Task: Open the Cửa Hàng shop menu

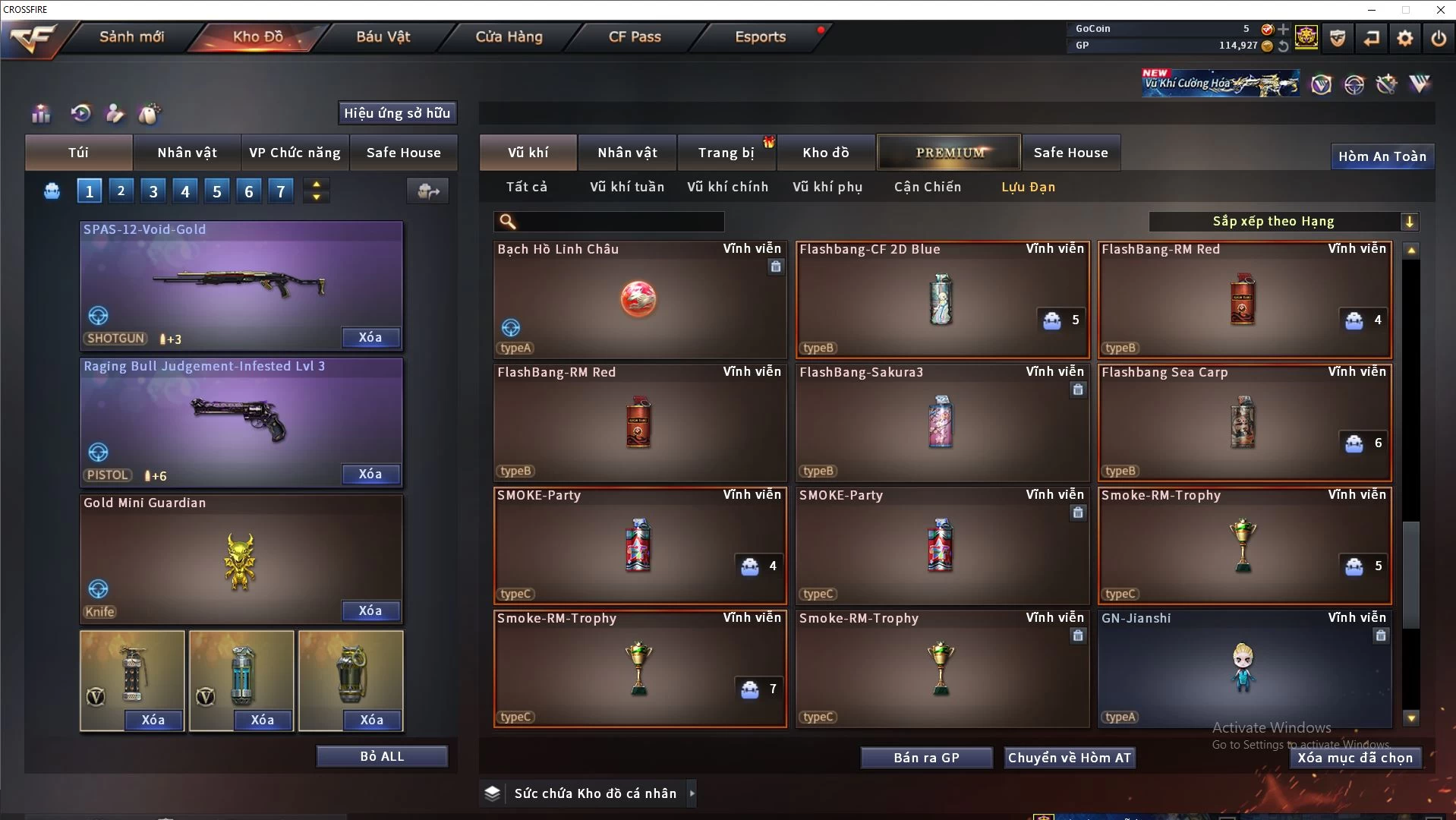Action: 509,36
